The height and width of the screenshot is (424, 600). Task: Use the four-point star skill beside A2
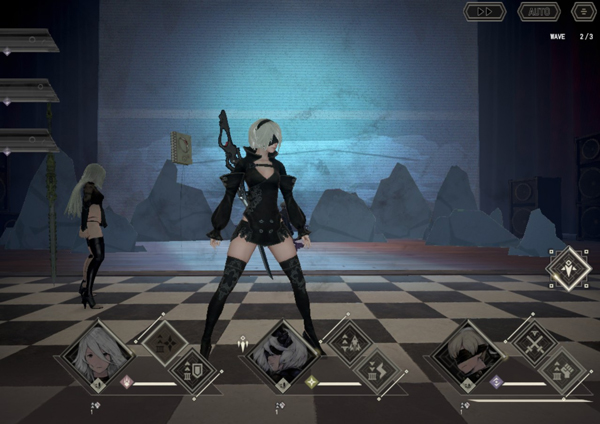[163, 341]
